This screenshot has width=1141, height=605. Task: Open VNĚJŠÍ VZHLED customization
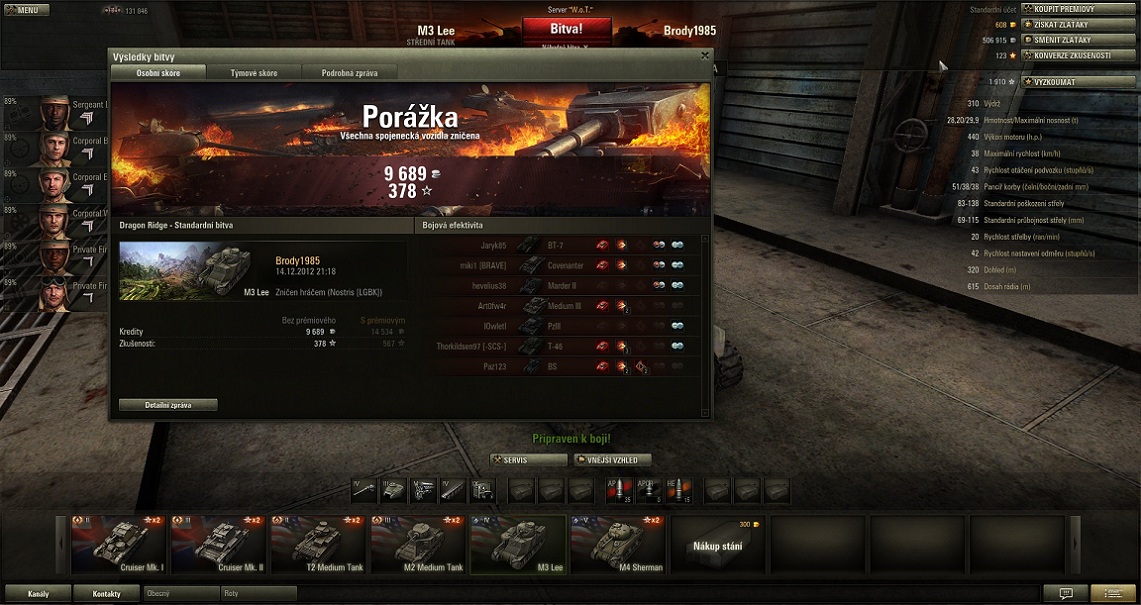tap(612, 460)
